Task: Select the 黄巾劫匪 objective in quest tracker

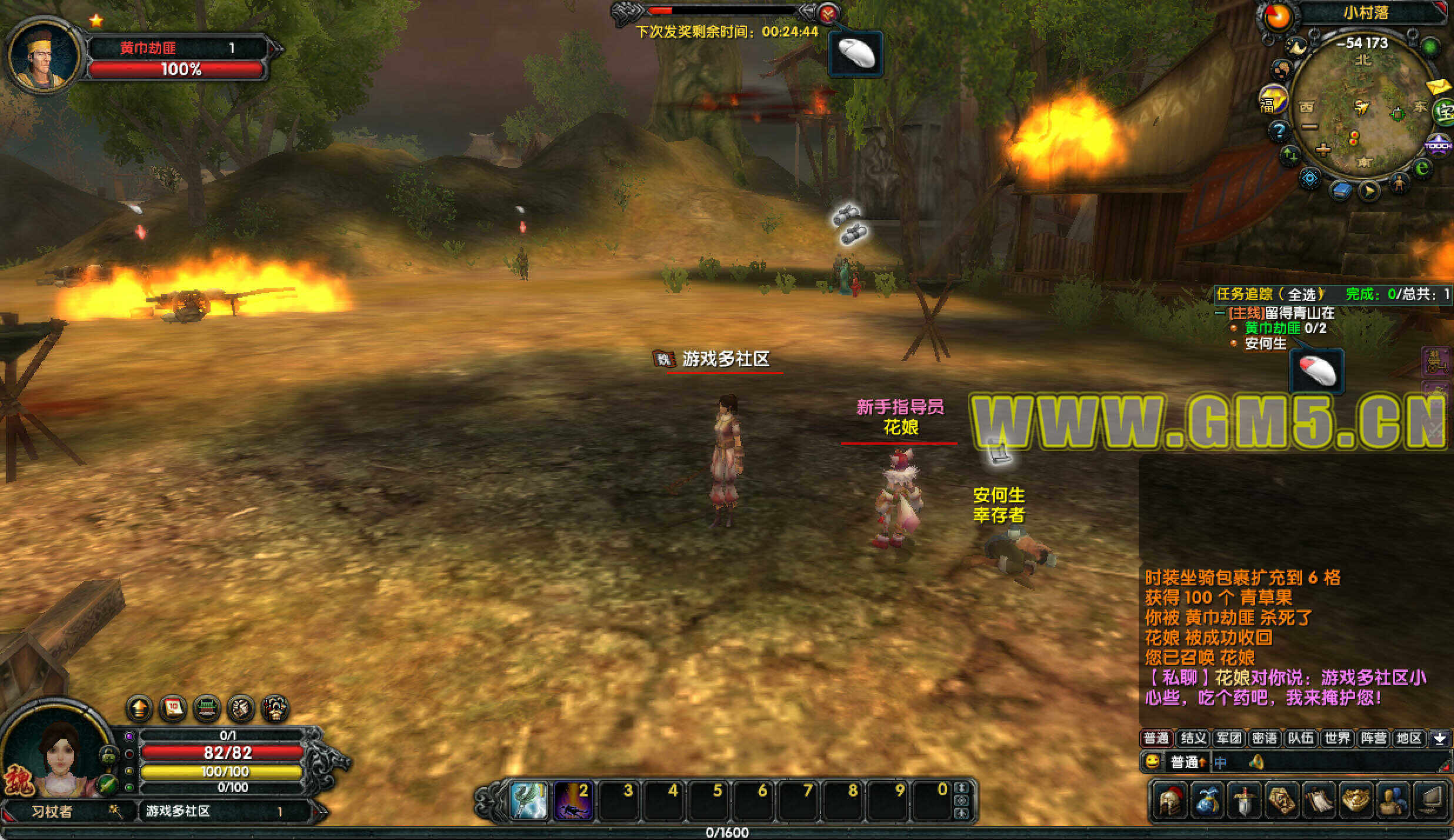Action: click(1272, 328)
